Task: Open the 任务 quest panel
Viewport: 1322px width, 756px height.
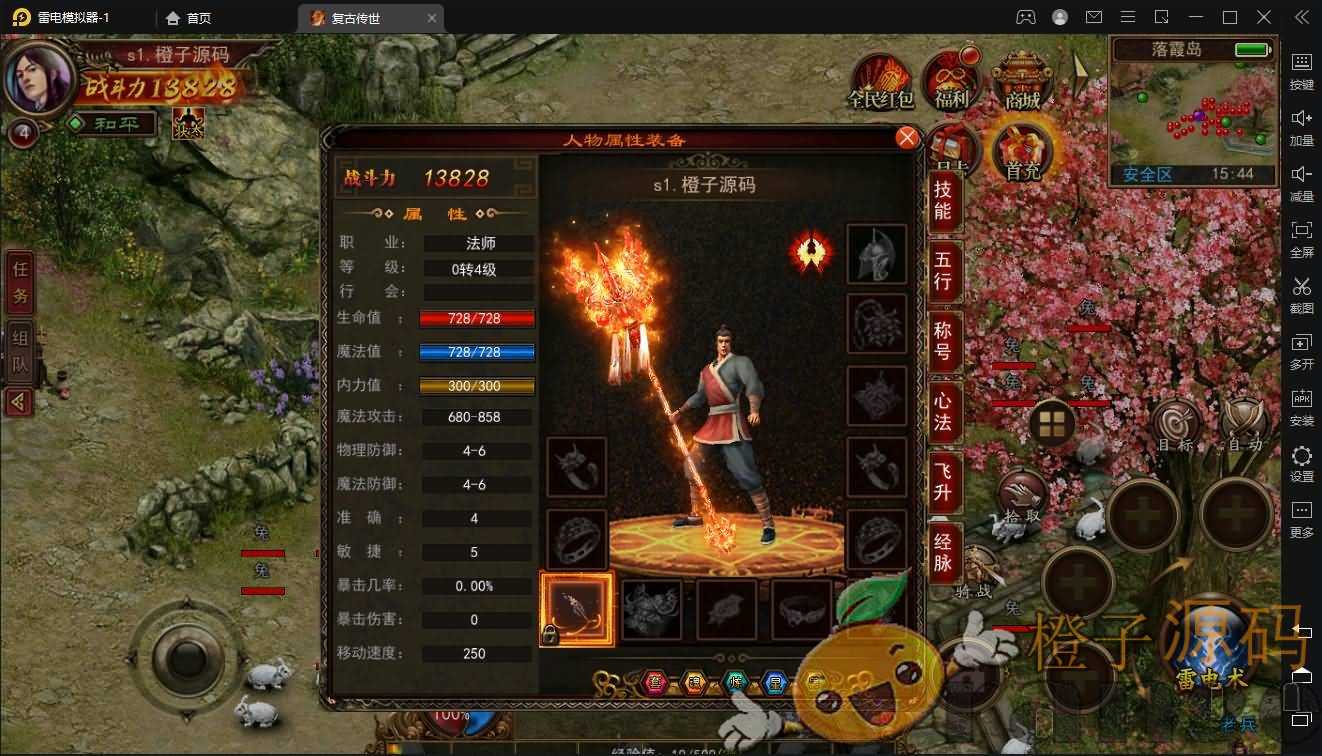Action: (x=18, y=283)
